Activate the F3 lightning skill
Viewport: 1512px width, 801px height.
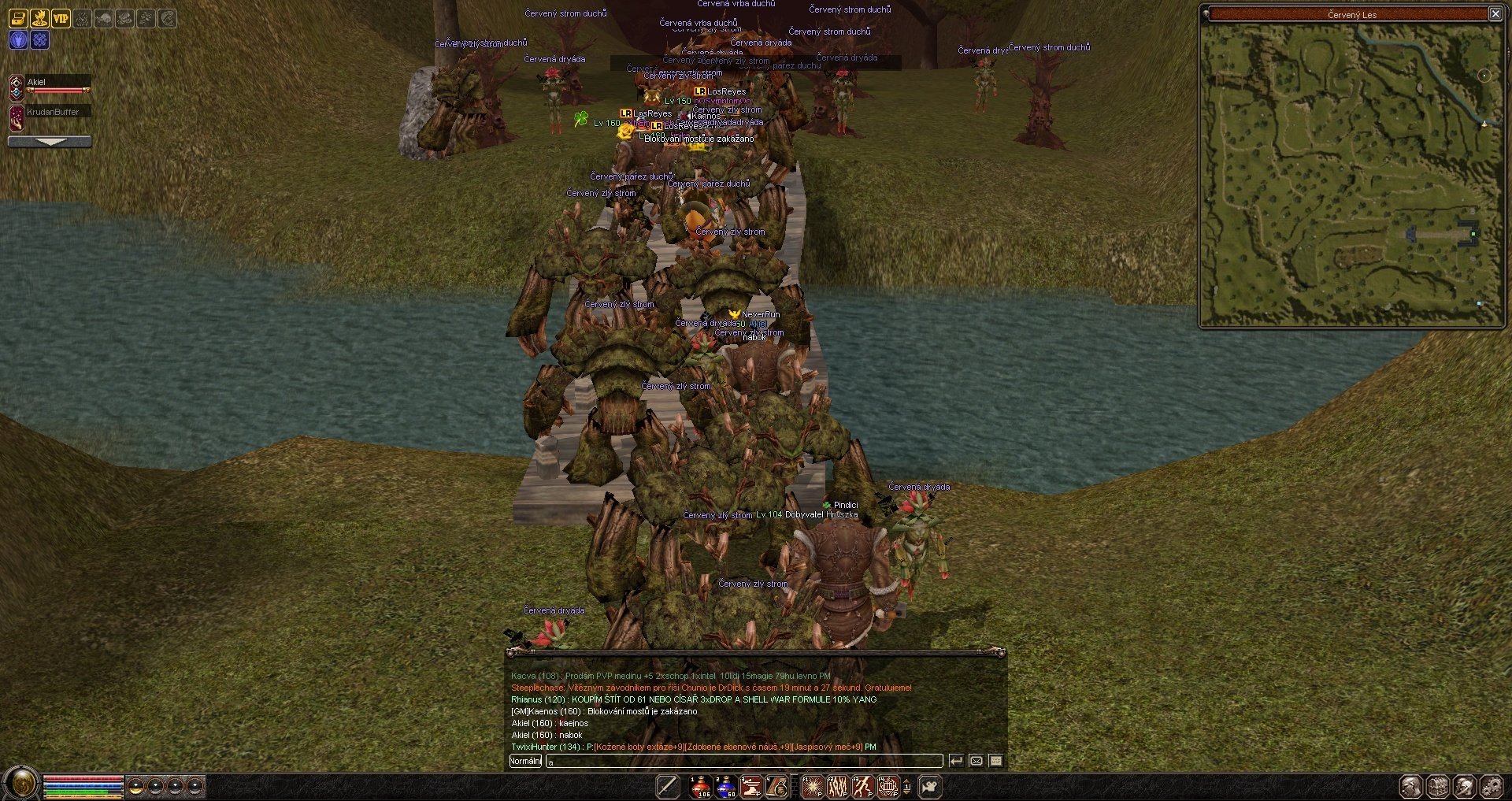(x=863, y=786)
